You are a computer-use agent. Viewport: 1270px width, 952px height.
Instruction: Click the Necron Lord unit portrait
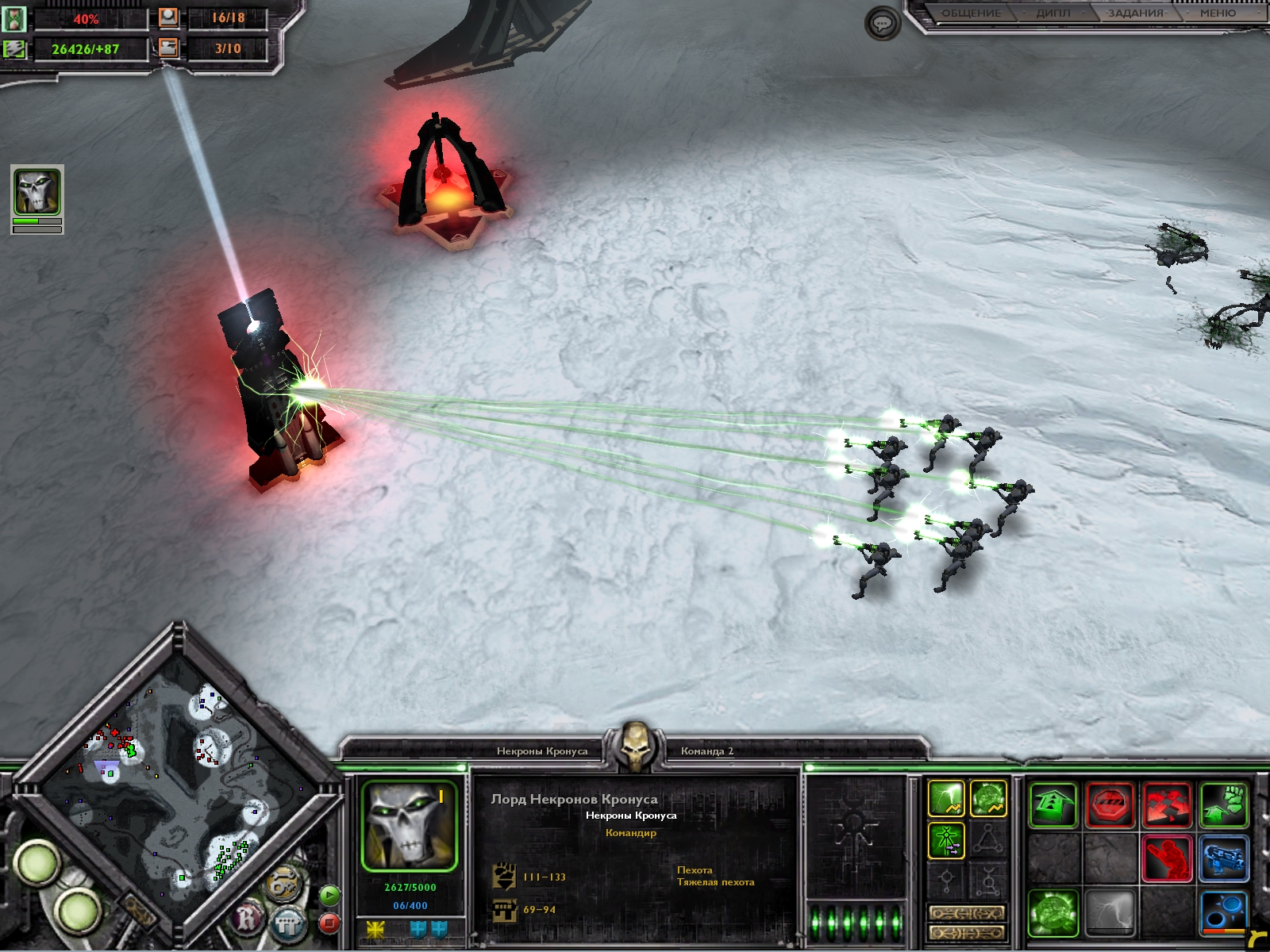(x=410, y=826)
